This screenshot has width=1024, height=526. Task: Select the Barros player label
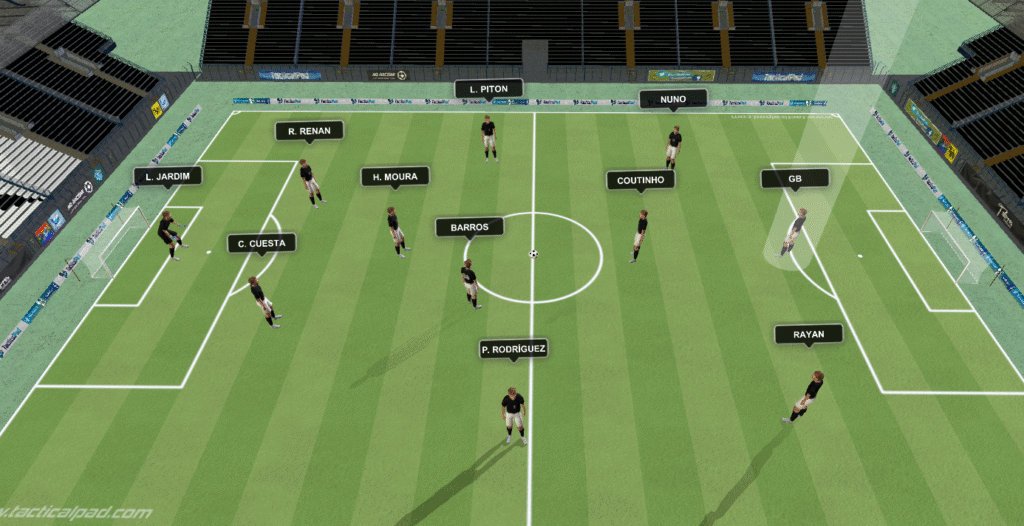click(x=469, y=228)
